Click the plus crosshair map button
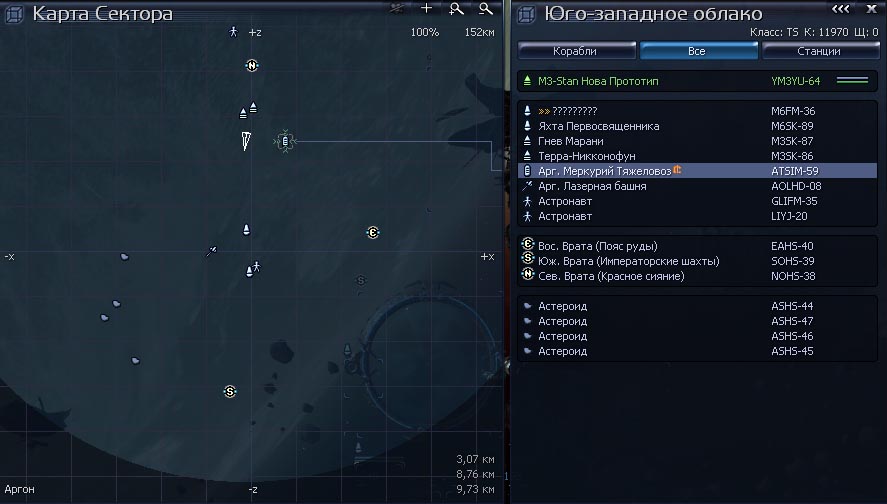 (x=427, y=9)
